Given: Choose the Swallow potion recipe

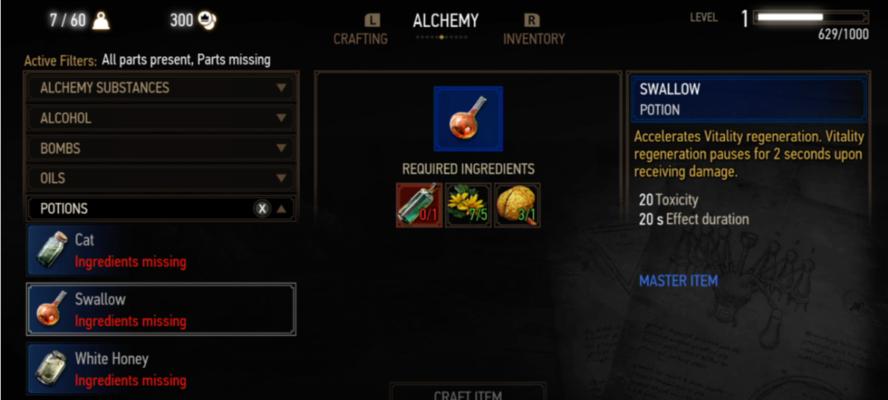Looking at the screenshot, I should 160,309.
